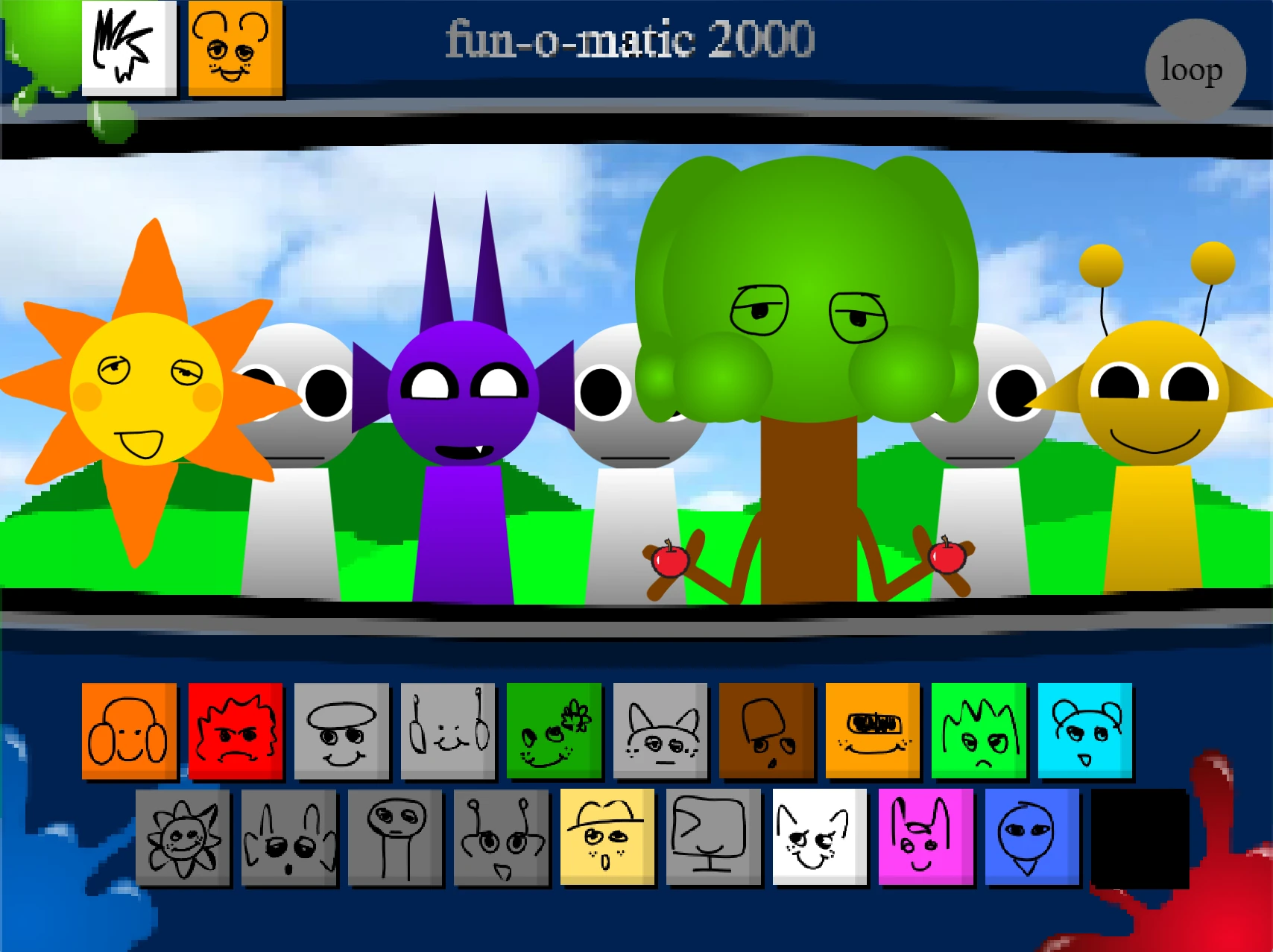The image size is (1273, 952).
Task: Select the red angry face sound icon
Action: click(x=236, y=730)
